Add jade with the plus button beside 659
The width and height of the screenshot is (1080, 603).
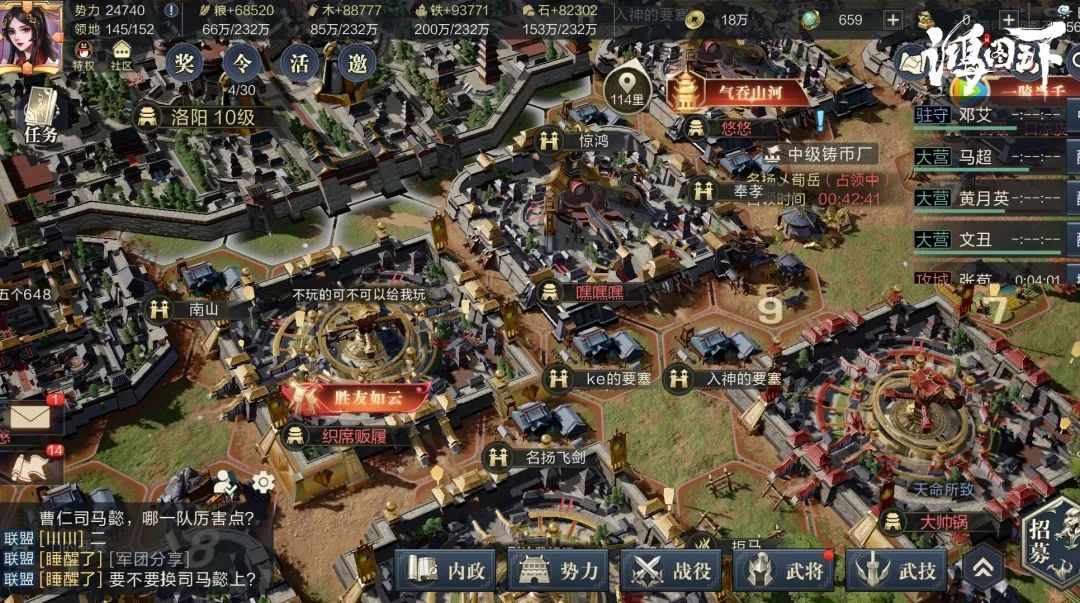[x=892, y=20]
